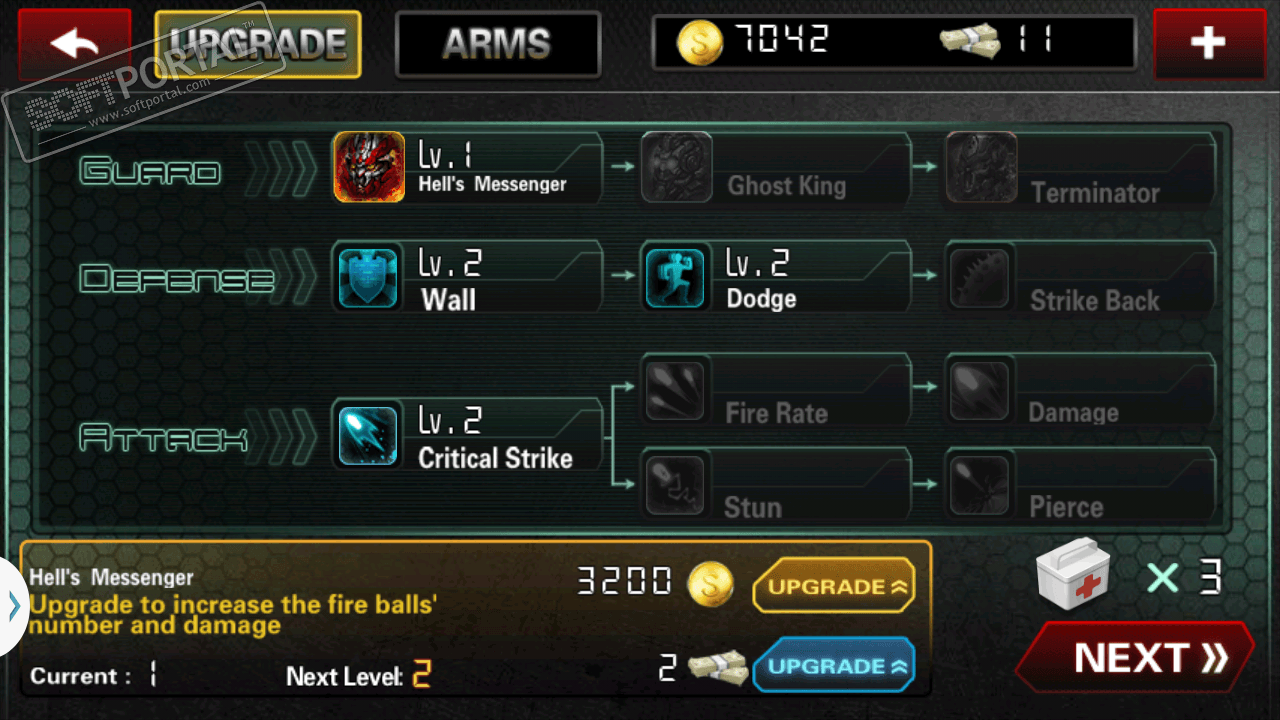Pick the locked Stun skill
The width and height of the screenshot is (1280, 720).
pos(775,484)
